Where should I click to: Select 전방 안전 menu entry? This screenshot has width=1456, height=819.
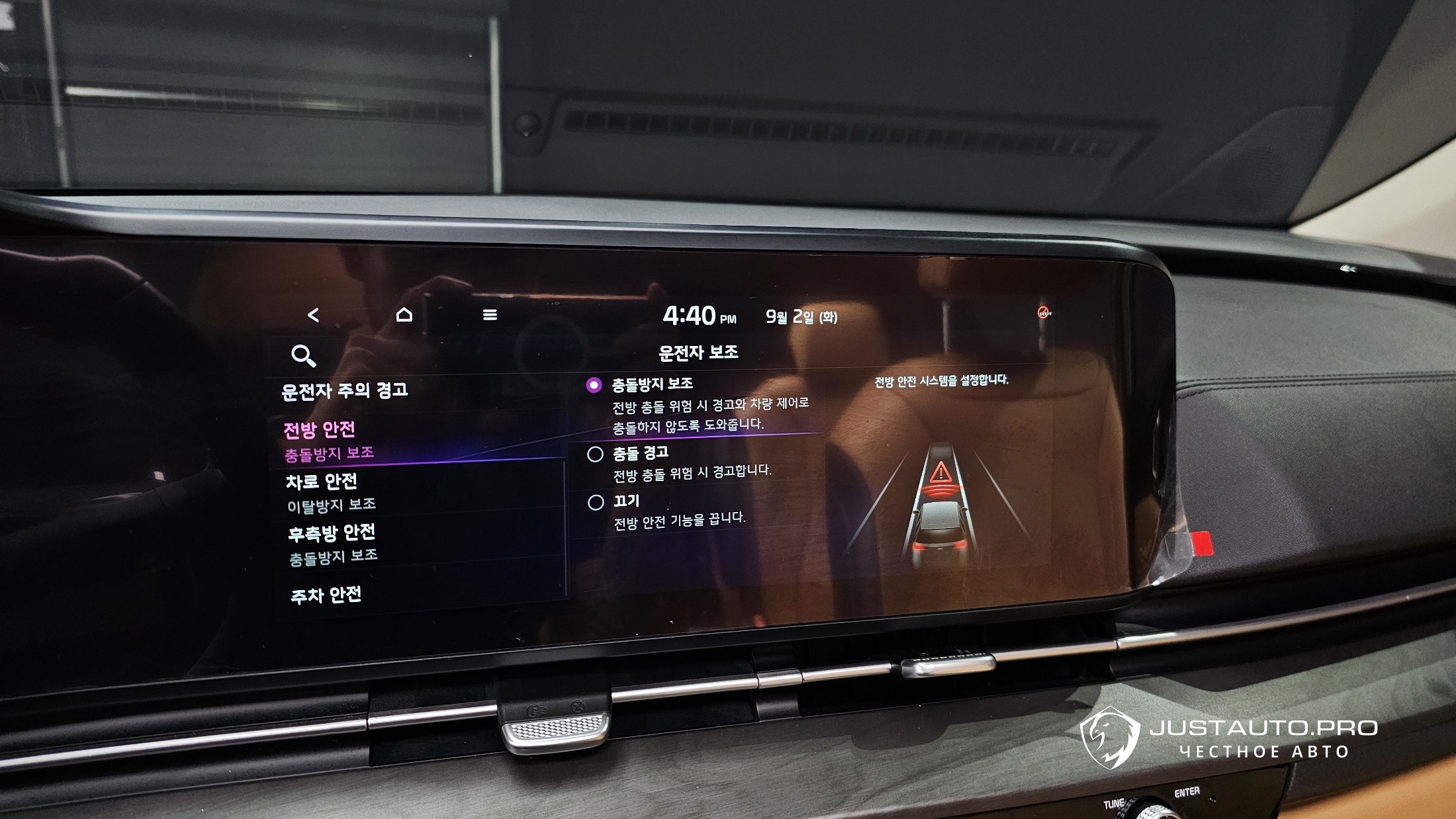coord(320,430)
